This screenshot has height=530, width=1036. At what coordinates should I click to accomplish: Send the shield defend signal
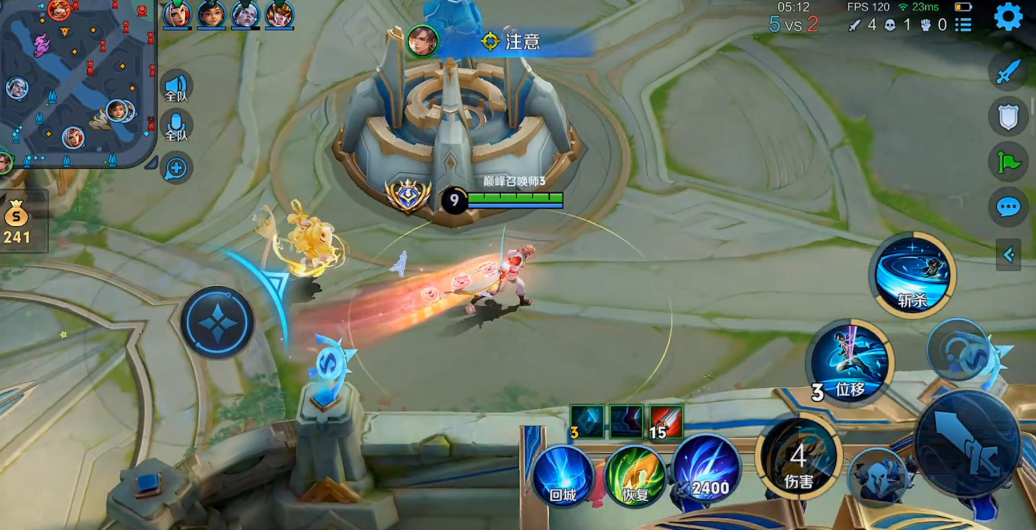1007,116
